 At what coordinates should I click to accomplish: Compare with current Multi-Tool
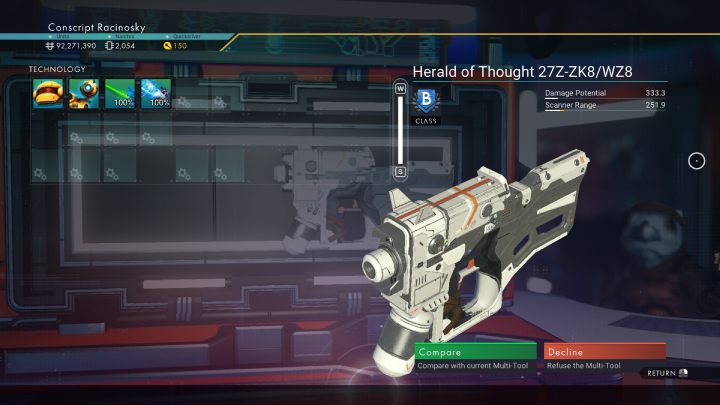click(x=473, y=352)
